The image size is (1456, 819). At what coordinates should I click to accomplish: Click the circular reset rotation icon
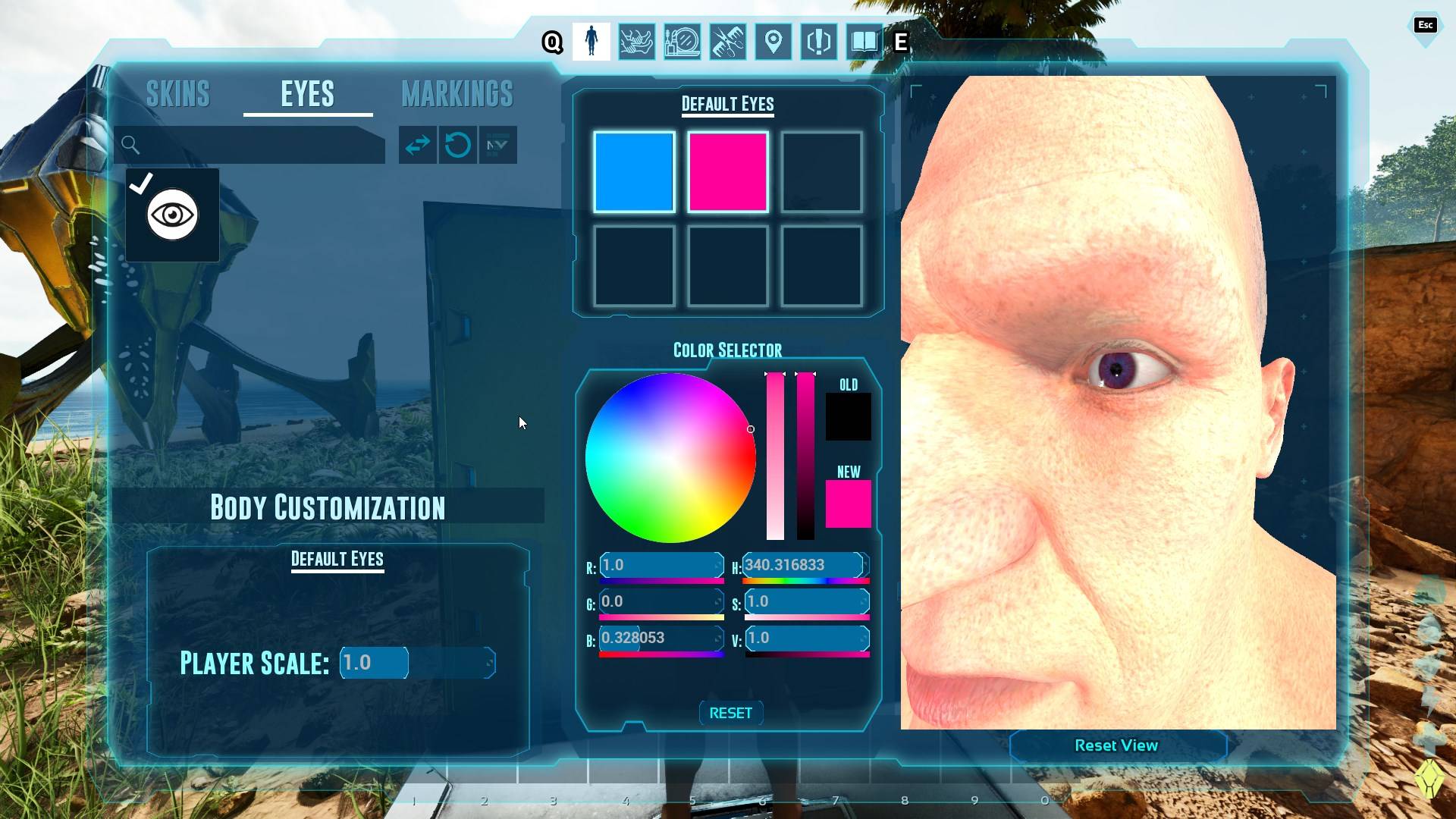(458, 146)
